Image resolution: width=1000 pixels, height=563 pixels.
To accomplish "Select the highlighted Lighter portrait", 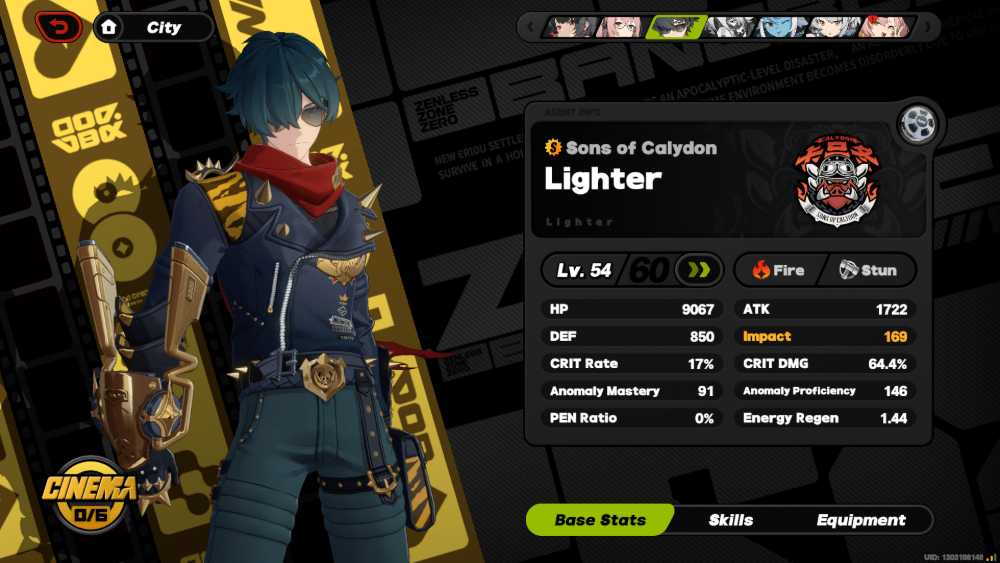I will click(x=675, y=27).
